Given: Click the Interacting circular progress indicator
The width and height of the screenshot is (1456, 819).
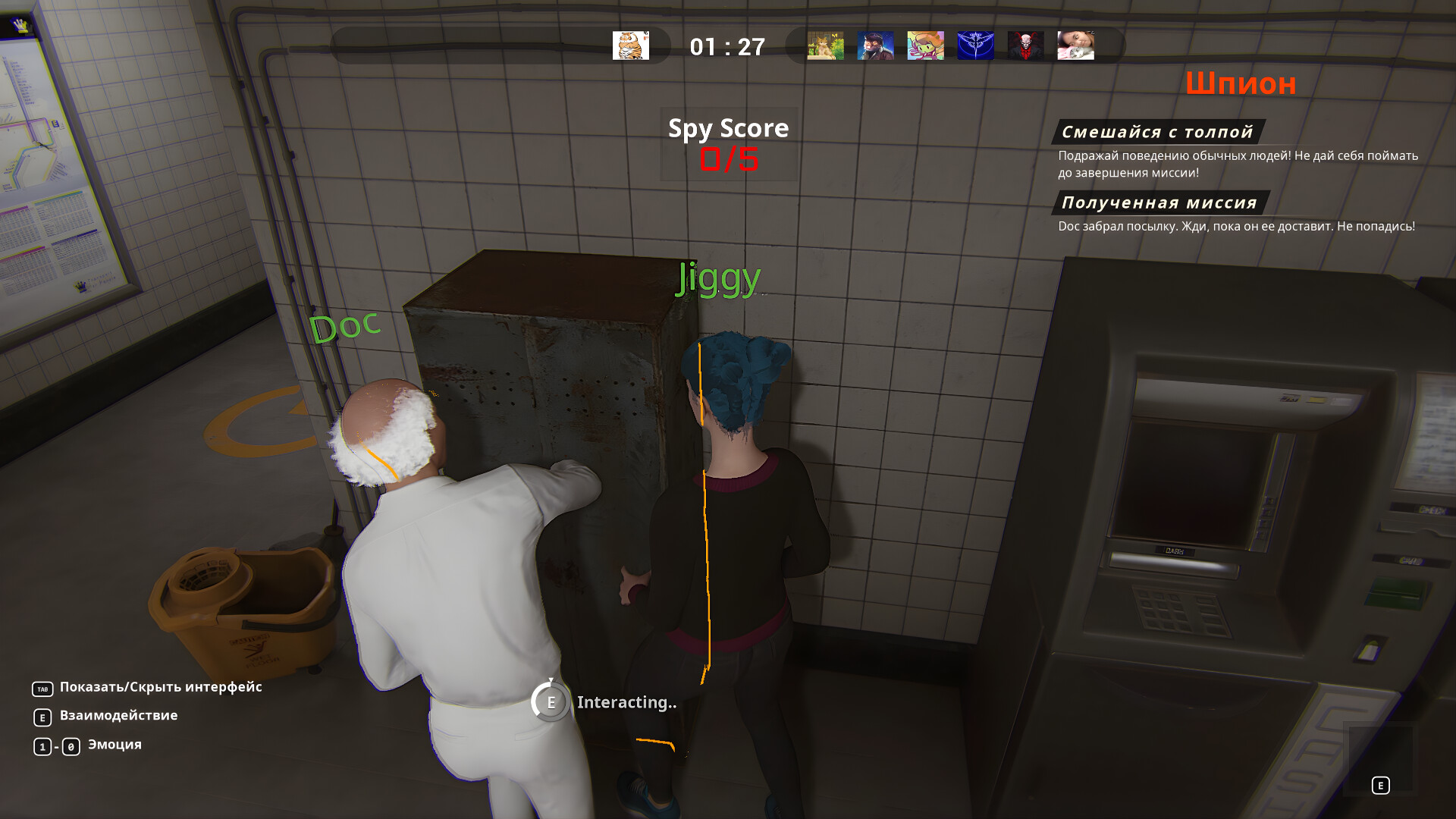Looking at the screenshot, I should 551,702.
